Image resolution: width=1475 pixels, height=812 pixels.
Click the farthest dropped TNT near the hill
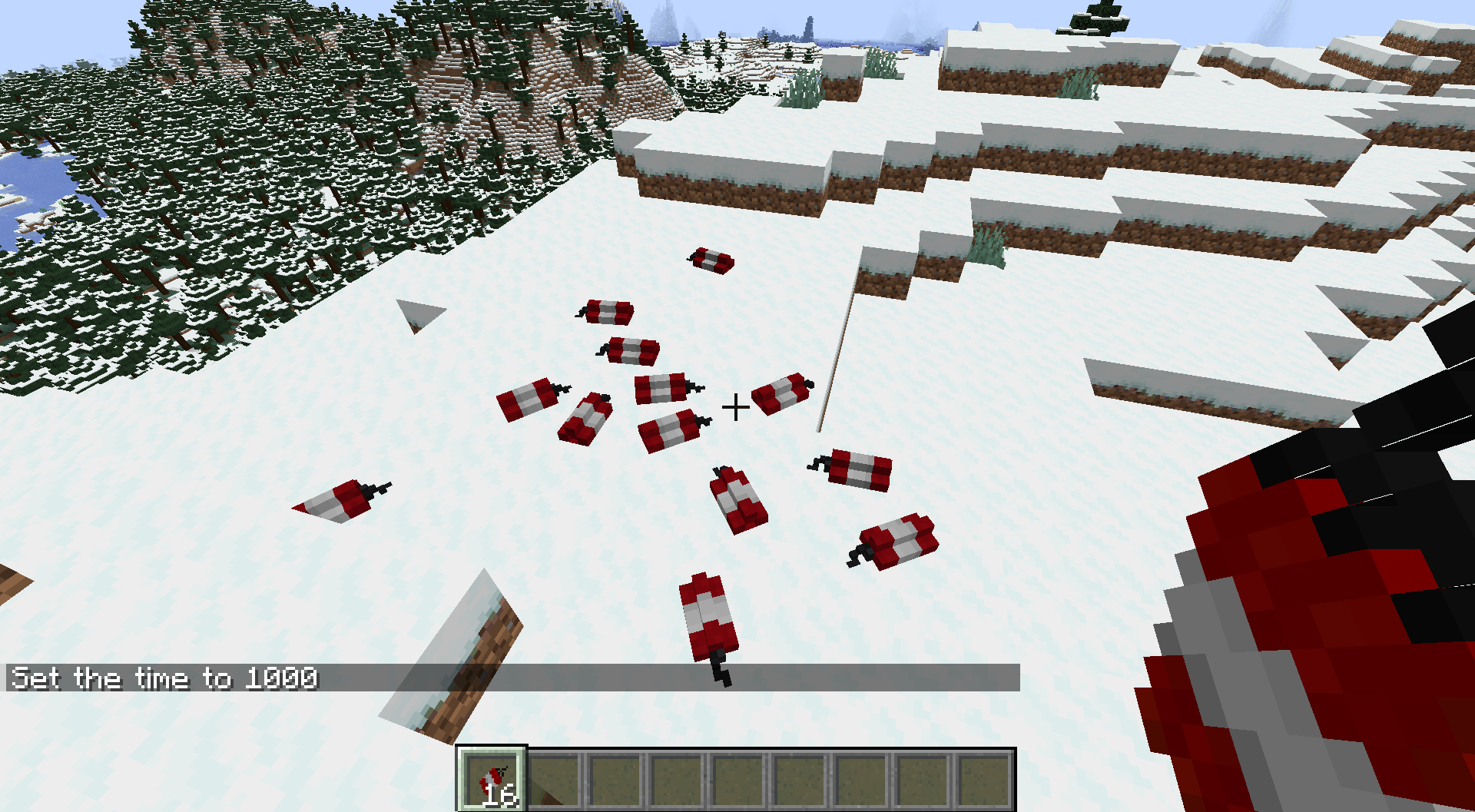(x=710, y=261)
